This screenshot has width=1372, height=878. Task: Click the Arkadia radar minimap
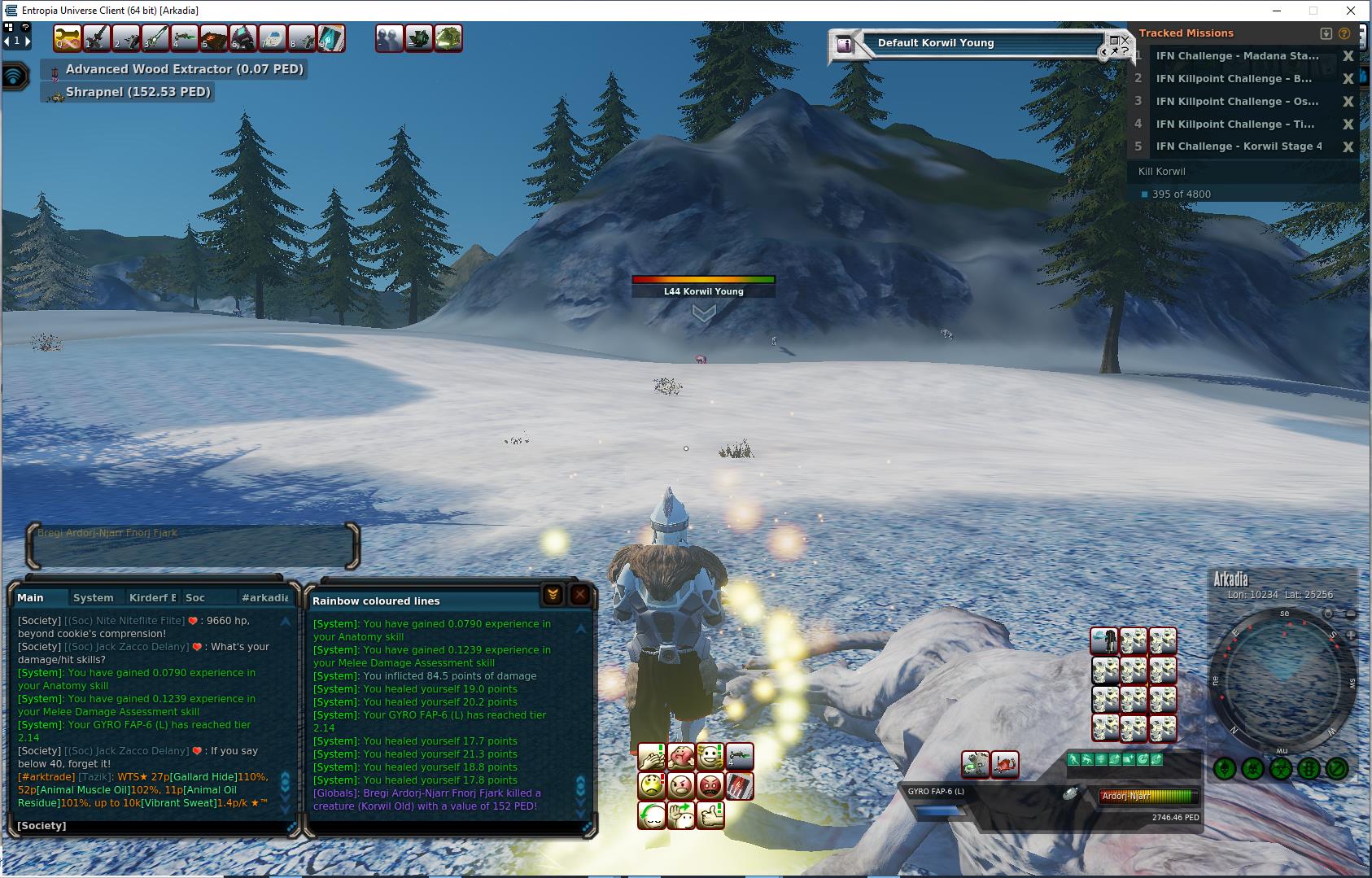pos(1282,680)
